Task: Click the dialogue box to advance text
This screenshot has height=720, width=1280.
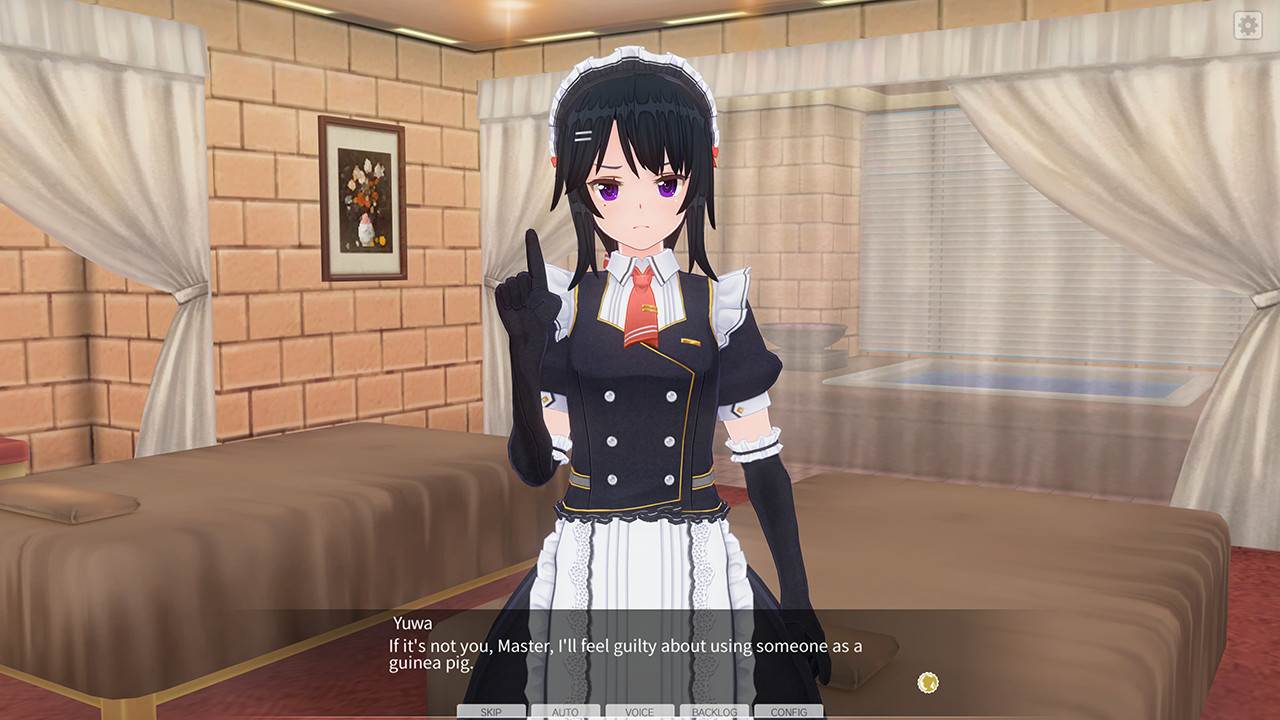Action: click(640, 655)
